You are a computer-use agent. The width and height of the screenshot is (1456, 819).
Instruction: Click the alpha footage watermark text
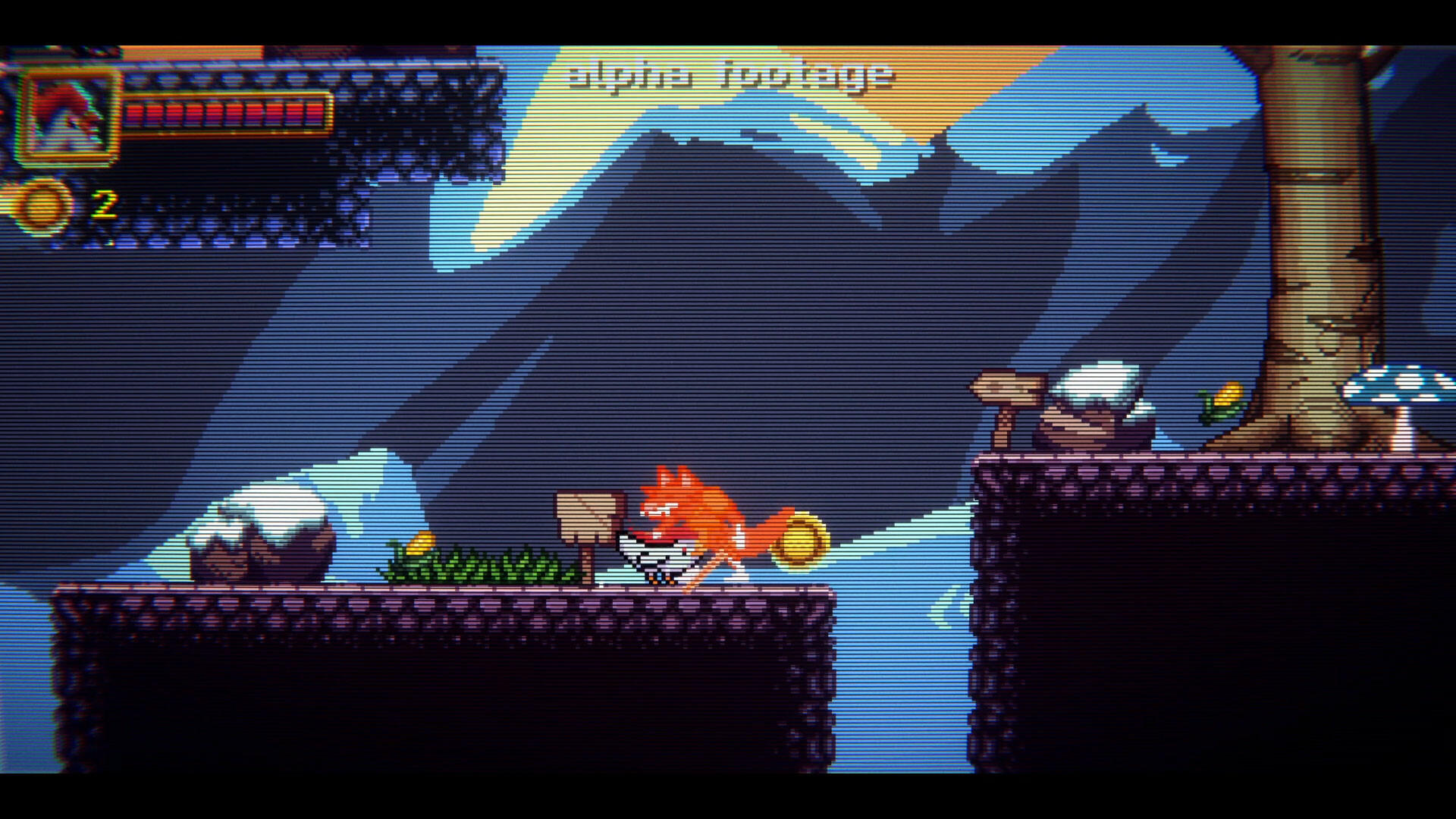click(728, 76)
